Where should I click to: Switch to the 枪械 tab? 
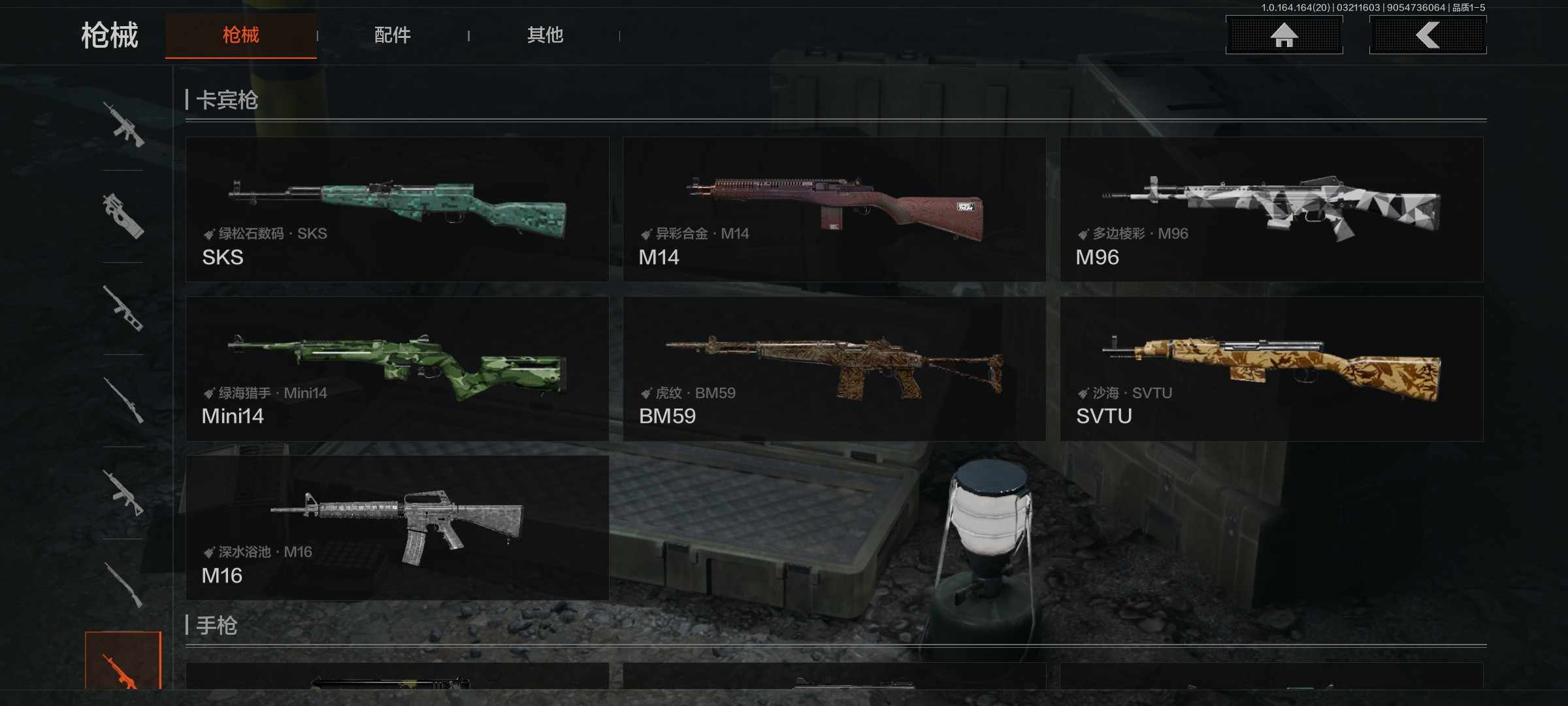tap(240, 35)
